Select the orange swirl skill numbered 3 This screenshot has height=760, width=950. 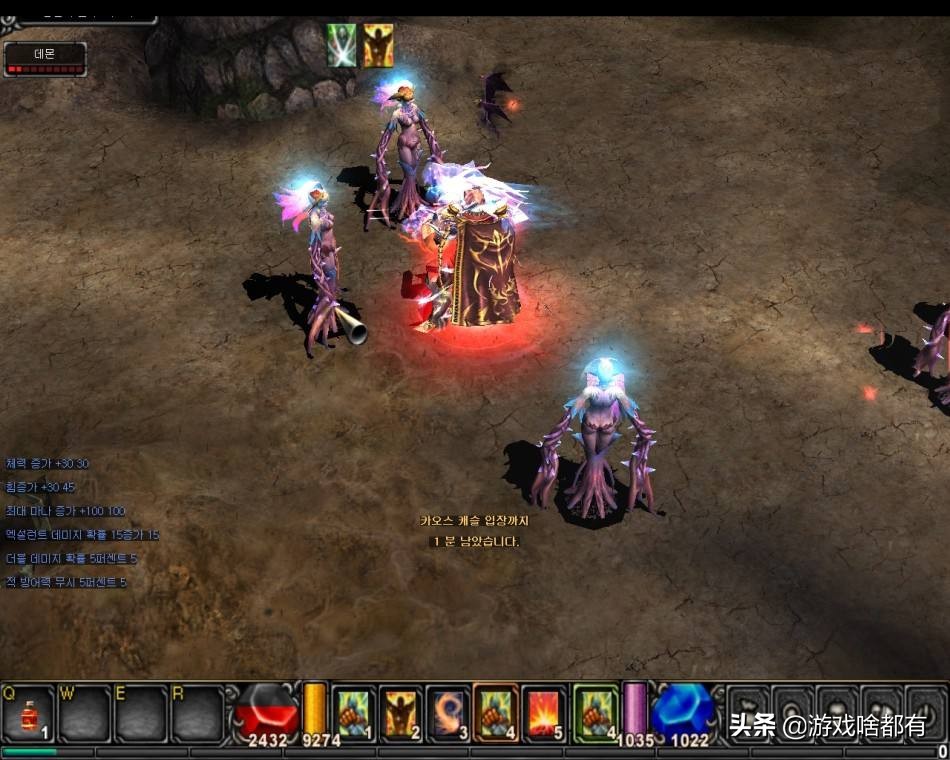click(x=448, y=713)
